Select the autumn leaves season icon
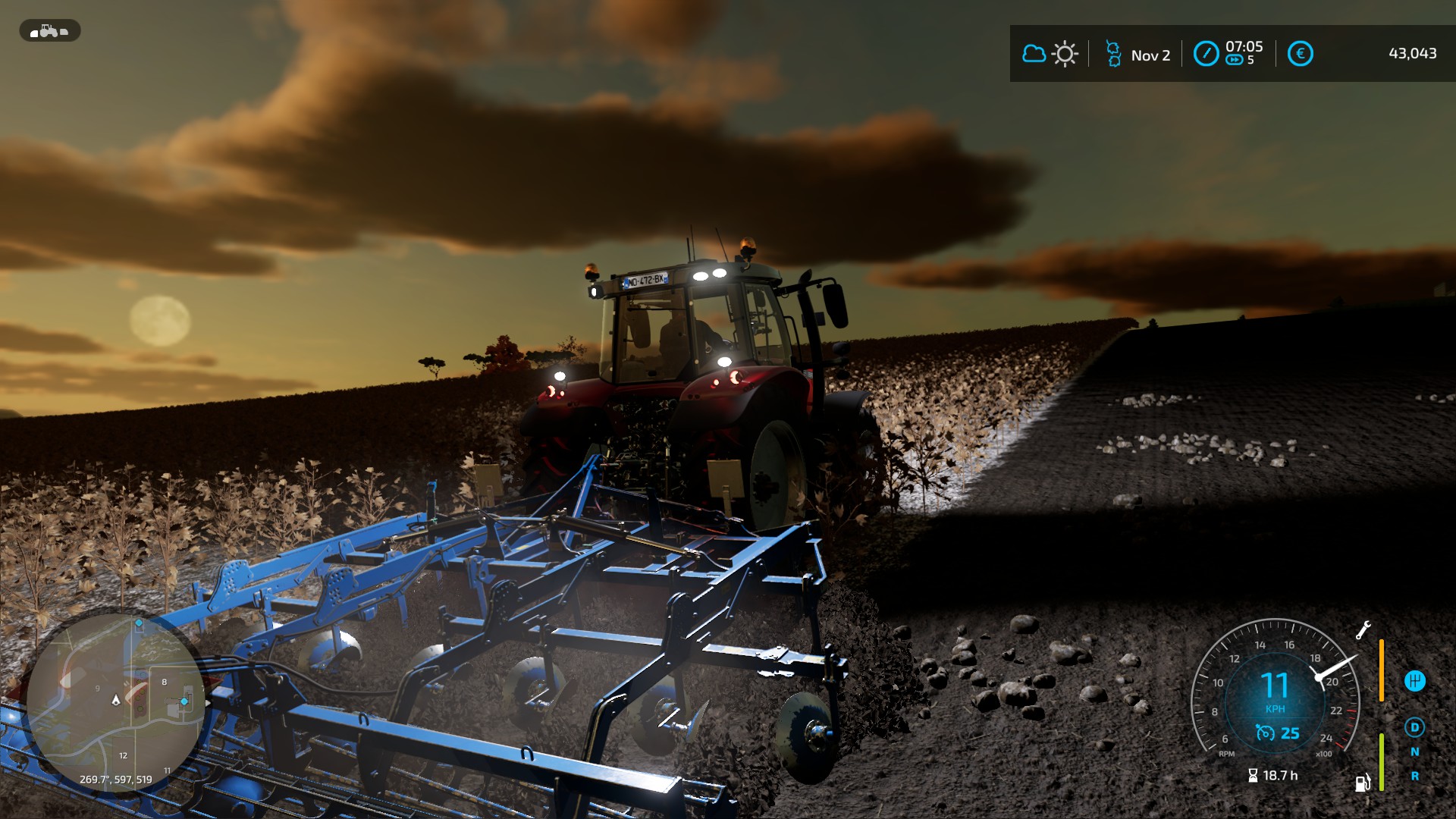The height and width of the screenshot is (819, 1456). tap(1113, 54)
